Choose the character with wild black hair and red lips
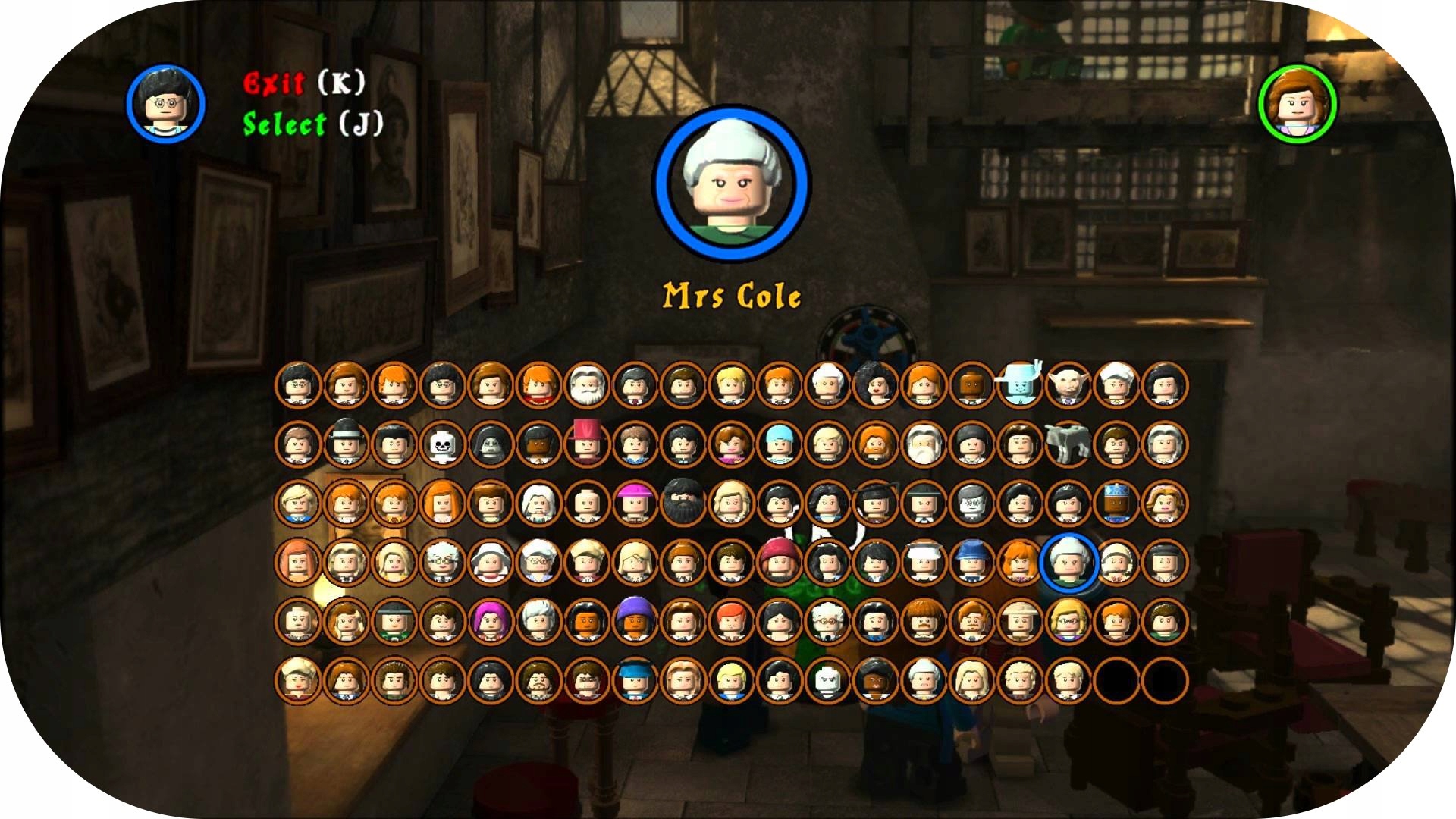Image resolution: width=1456 pixels, height=819 pixels. click(x=875, y=385)
